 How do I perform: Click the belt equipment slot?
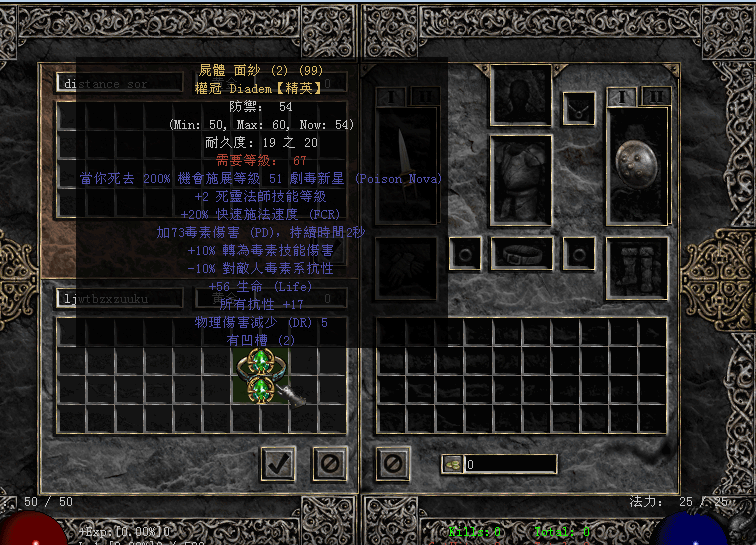point(522,253)
